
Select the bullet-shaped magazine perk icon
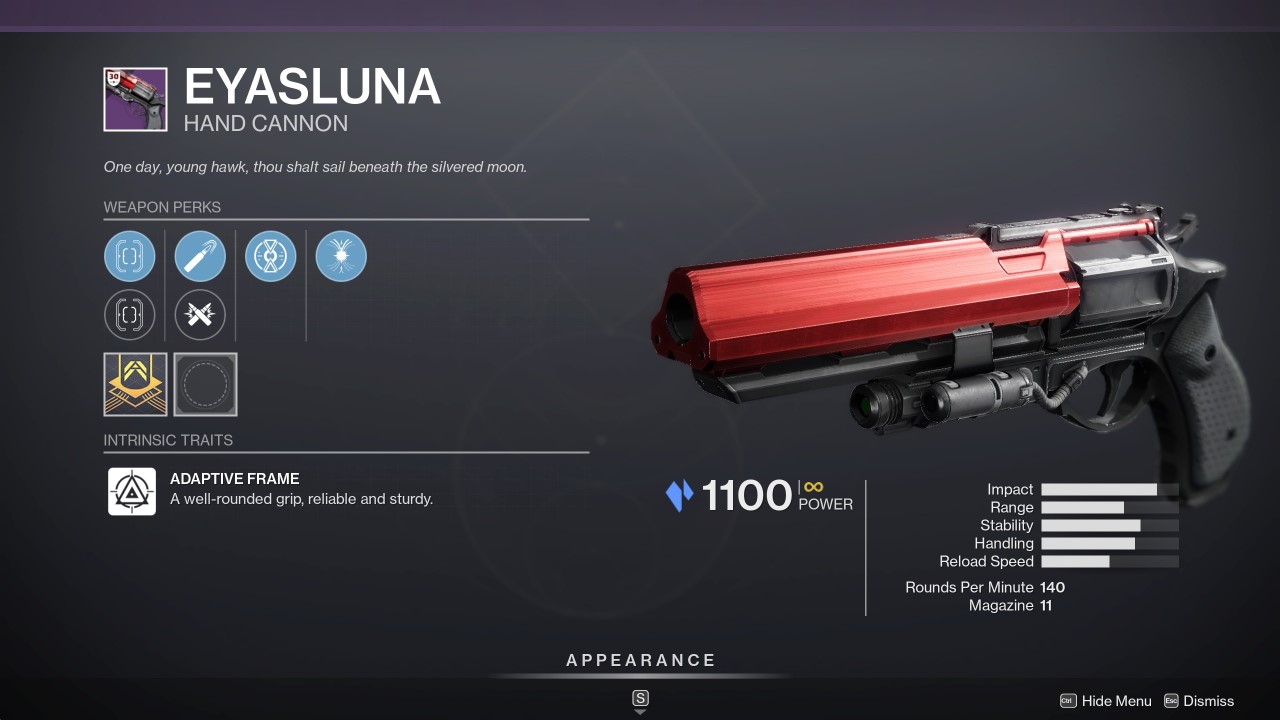200,256
